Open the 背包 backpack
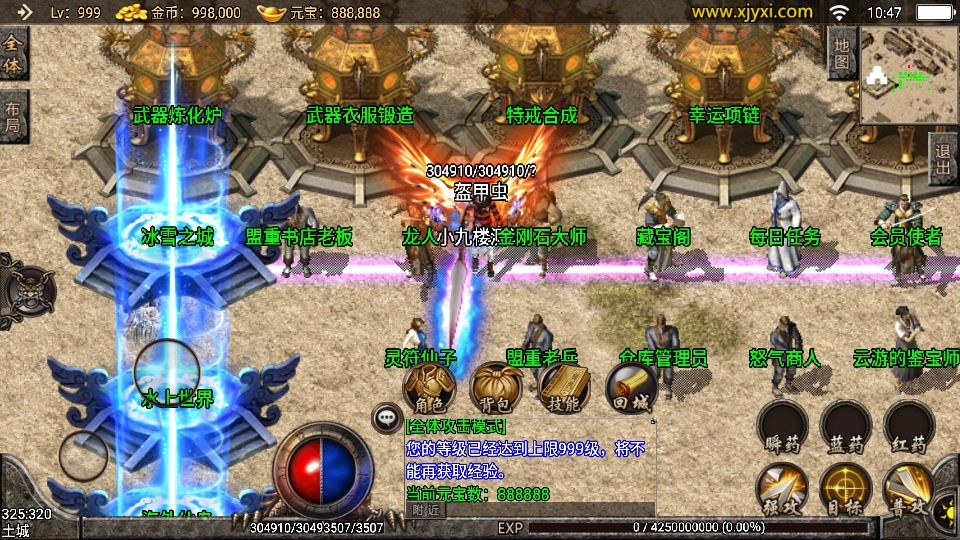This screenshot has width=960, height=540. [x=496, y=388]
